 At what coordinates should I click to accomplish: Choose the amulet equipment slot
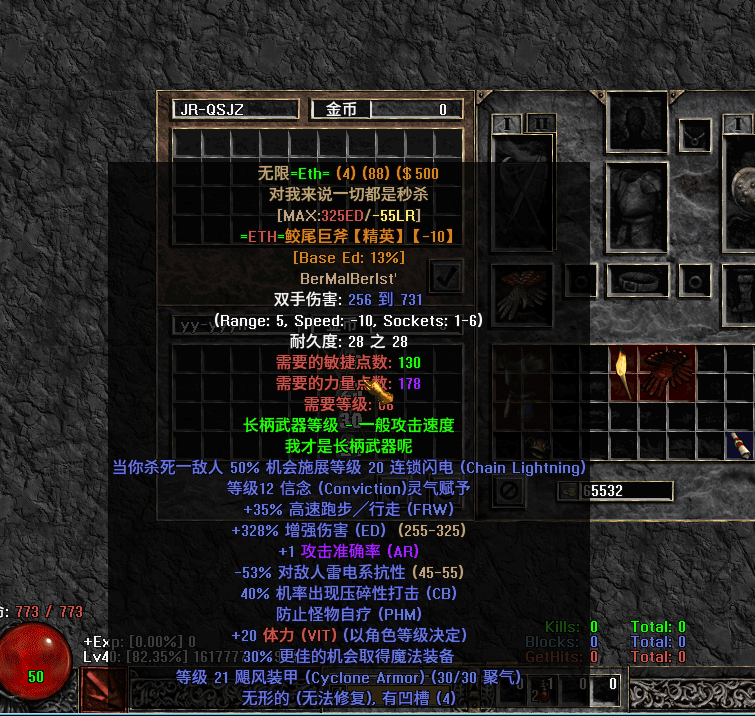(x=695, y=133)
